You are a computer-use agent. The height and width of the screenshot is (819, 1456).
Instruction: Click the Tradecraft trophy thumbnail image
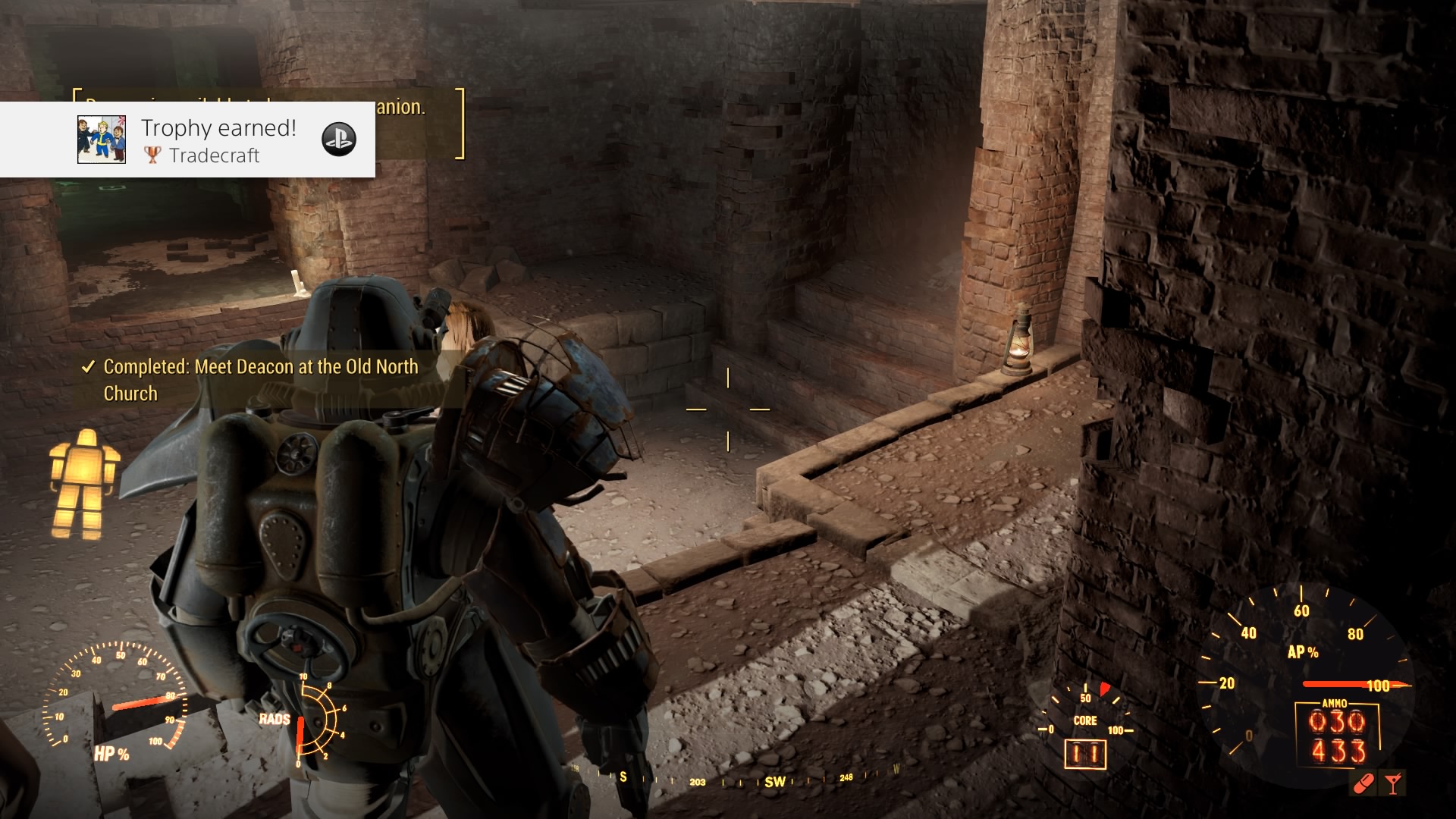tap(101, 140)
